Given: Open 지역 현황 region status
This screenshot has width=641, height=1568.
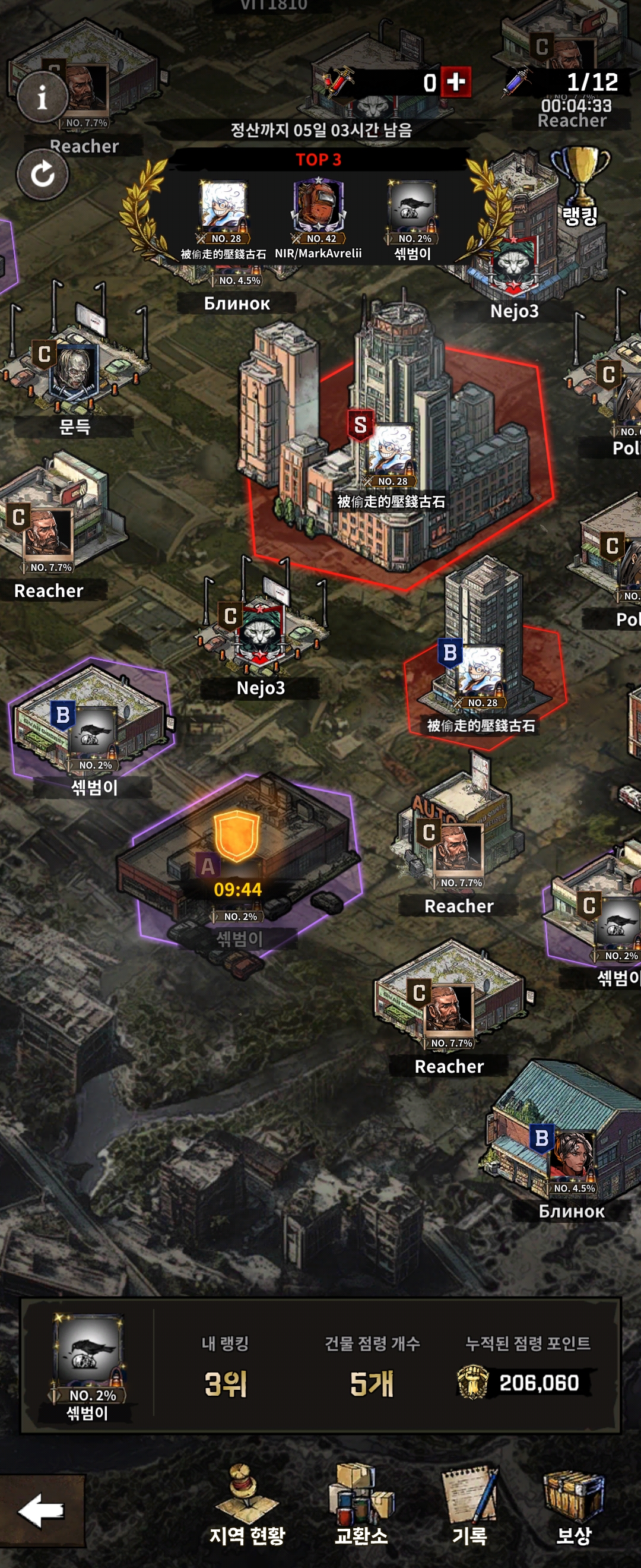Looking at the screenshot, I should (x=247, y=1505).
